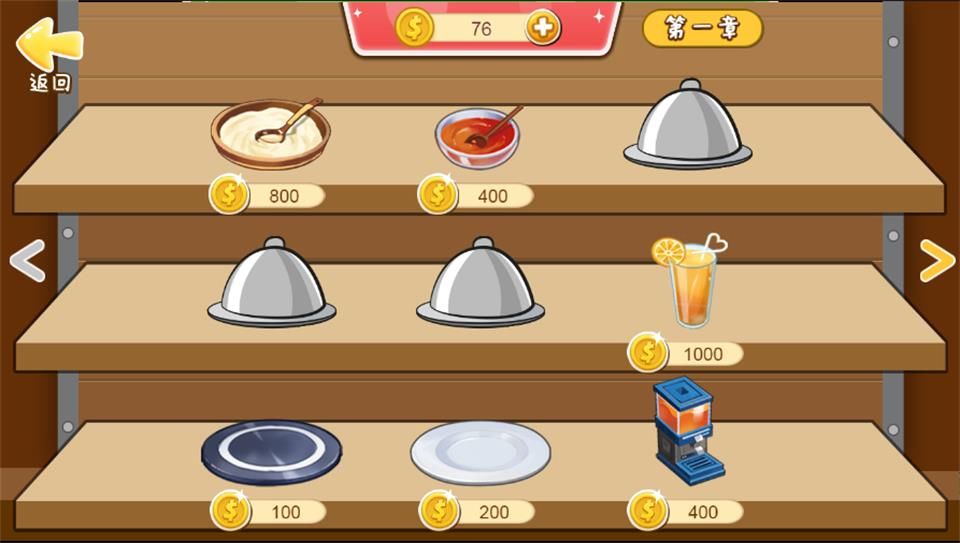960x543 pixels.
Task: Buy the red sauce bowl for 400
Action: (x=476, y=195)
